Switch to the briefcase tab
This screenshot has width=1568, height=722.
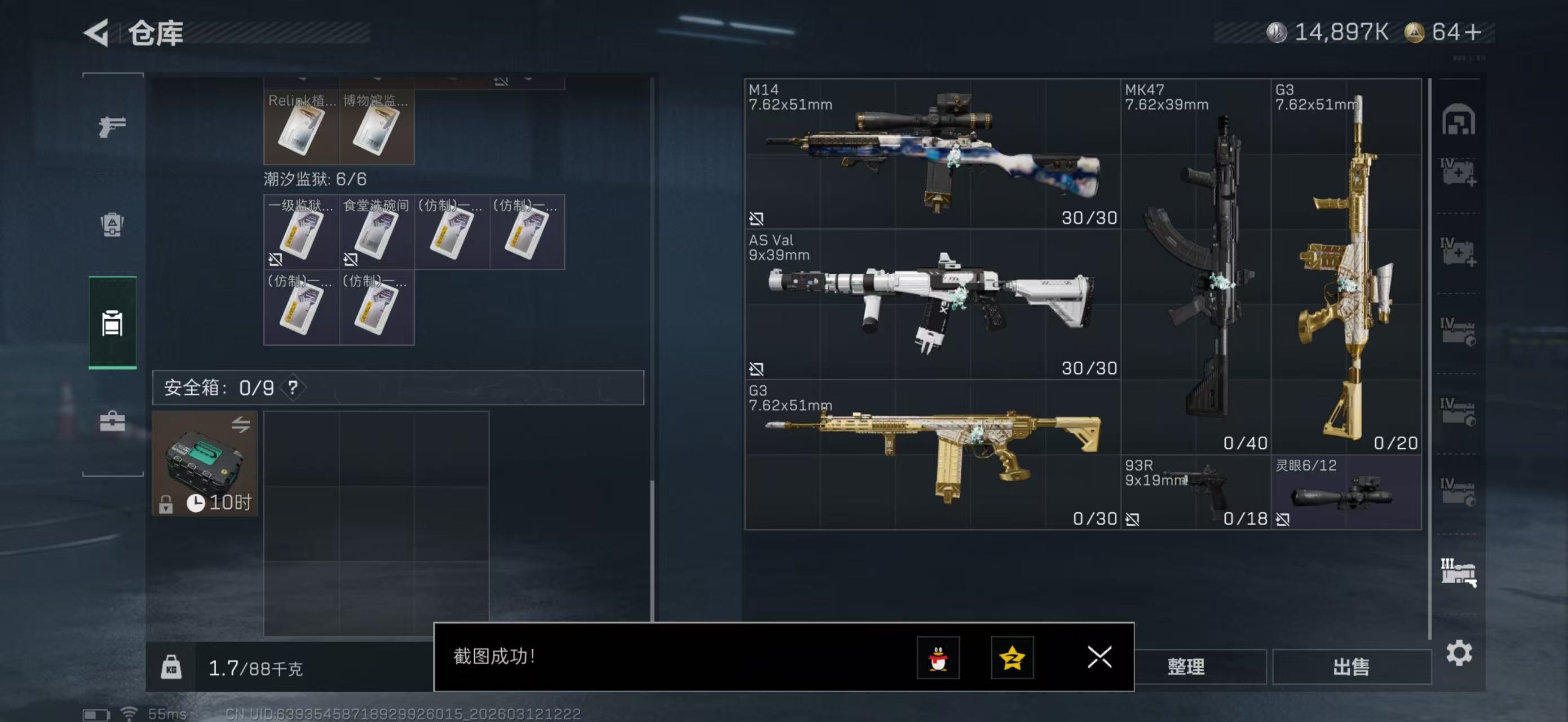[112, 421]
